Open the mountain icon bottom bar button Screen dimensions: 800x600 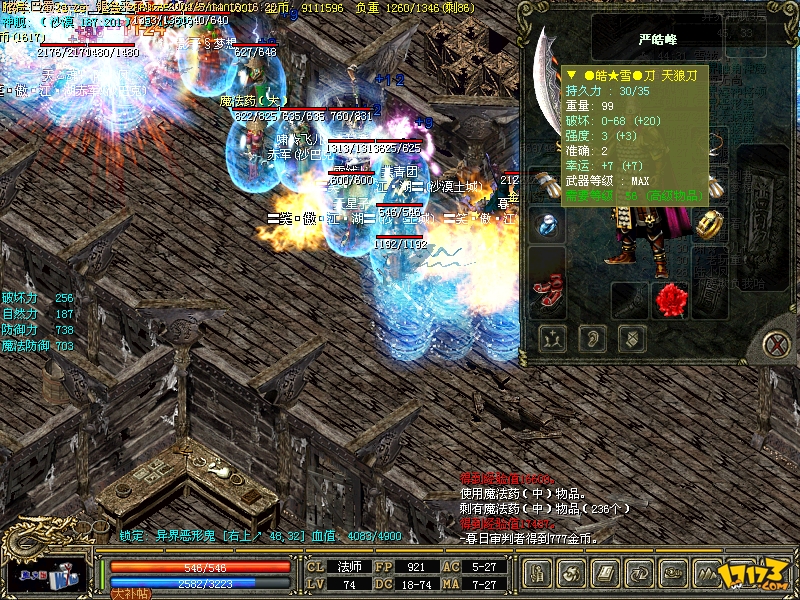pyautogui.click(x=709, y=573)
